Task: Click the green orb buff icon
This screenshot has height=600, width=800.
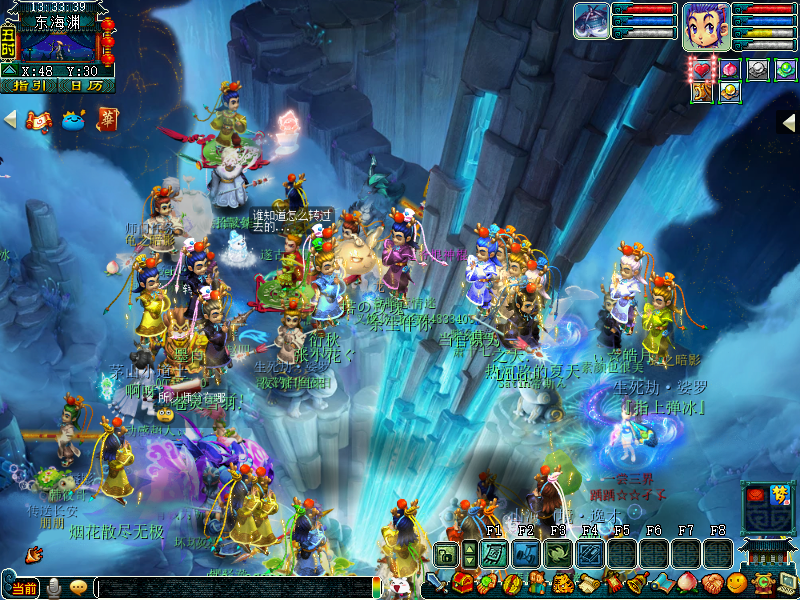Action: click(785, 69)
